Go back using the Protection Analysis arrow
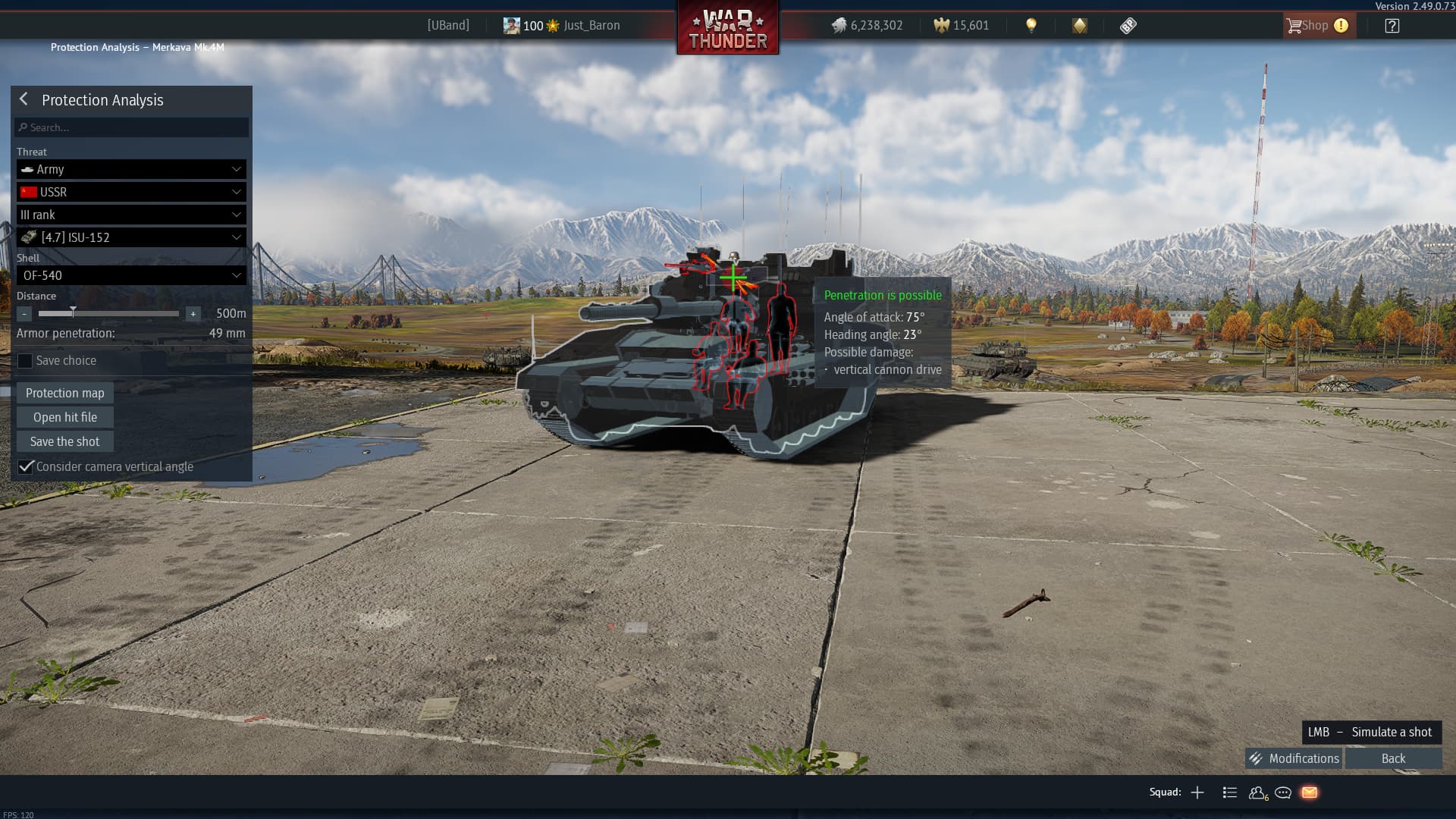The width and height of the screenshot is (1456, 819). tap(24, 99)
